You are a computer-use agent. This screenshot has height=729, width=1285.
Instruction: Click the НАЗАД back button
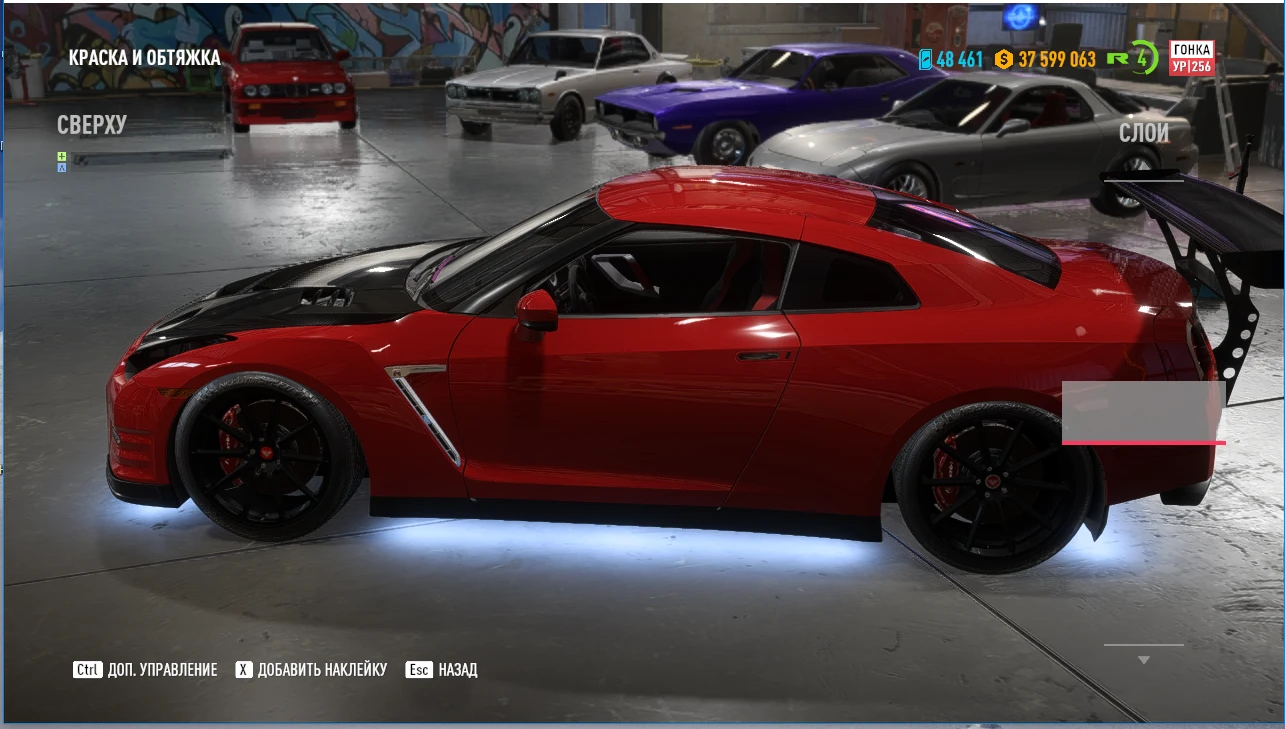[457, 669]
